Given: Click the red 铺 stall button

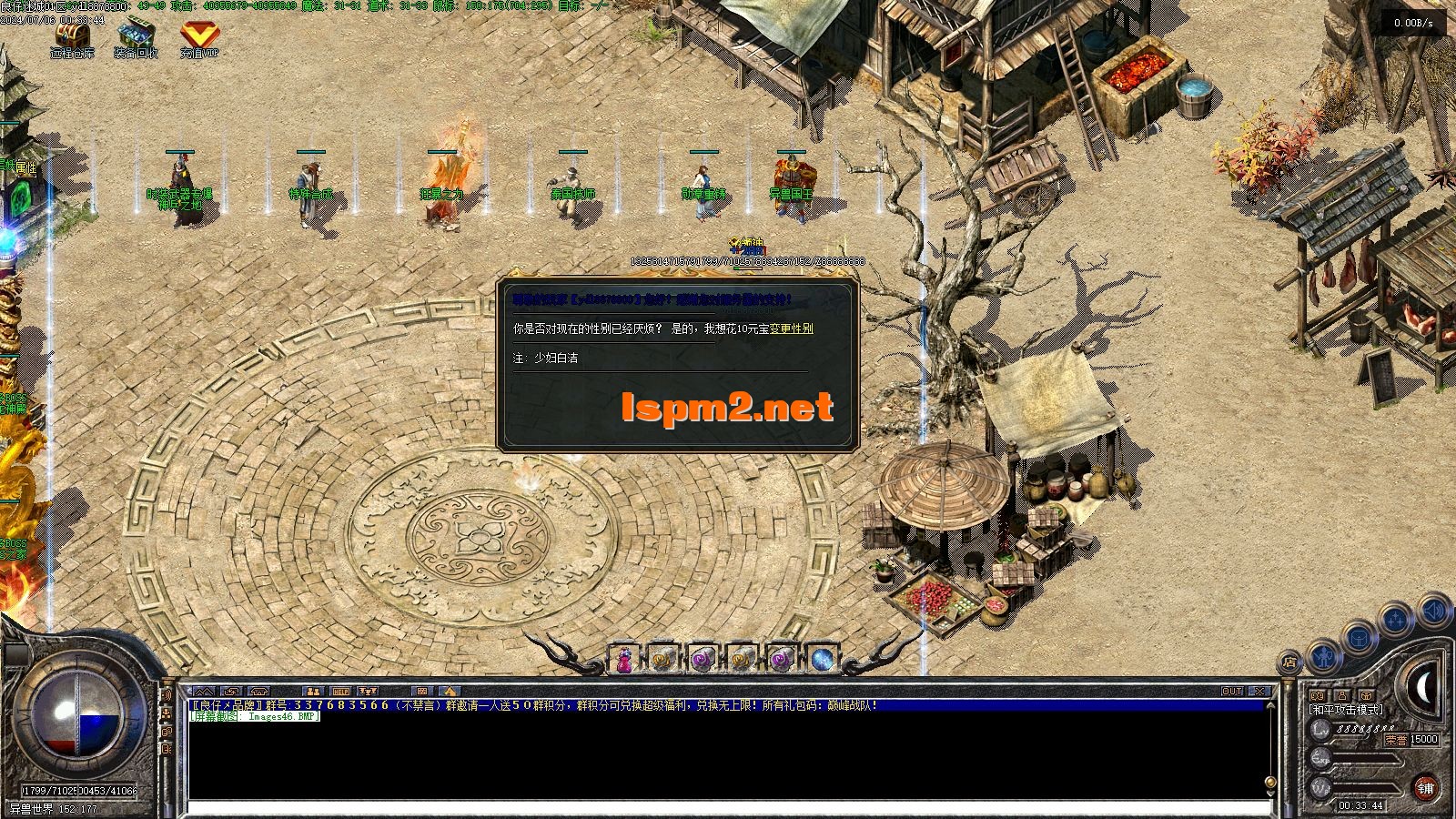Looking at the screenshot, I should [1426, 787].
